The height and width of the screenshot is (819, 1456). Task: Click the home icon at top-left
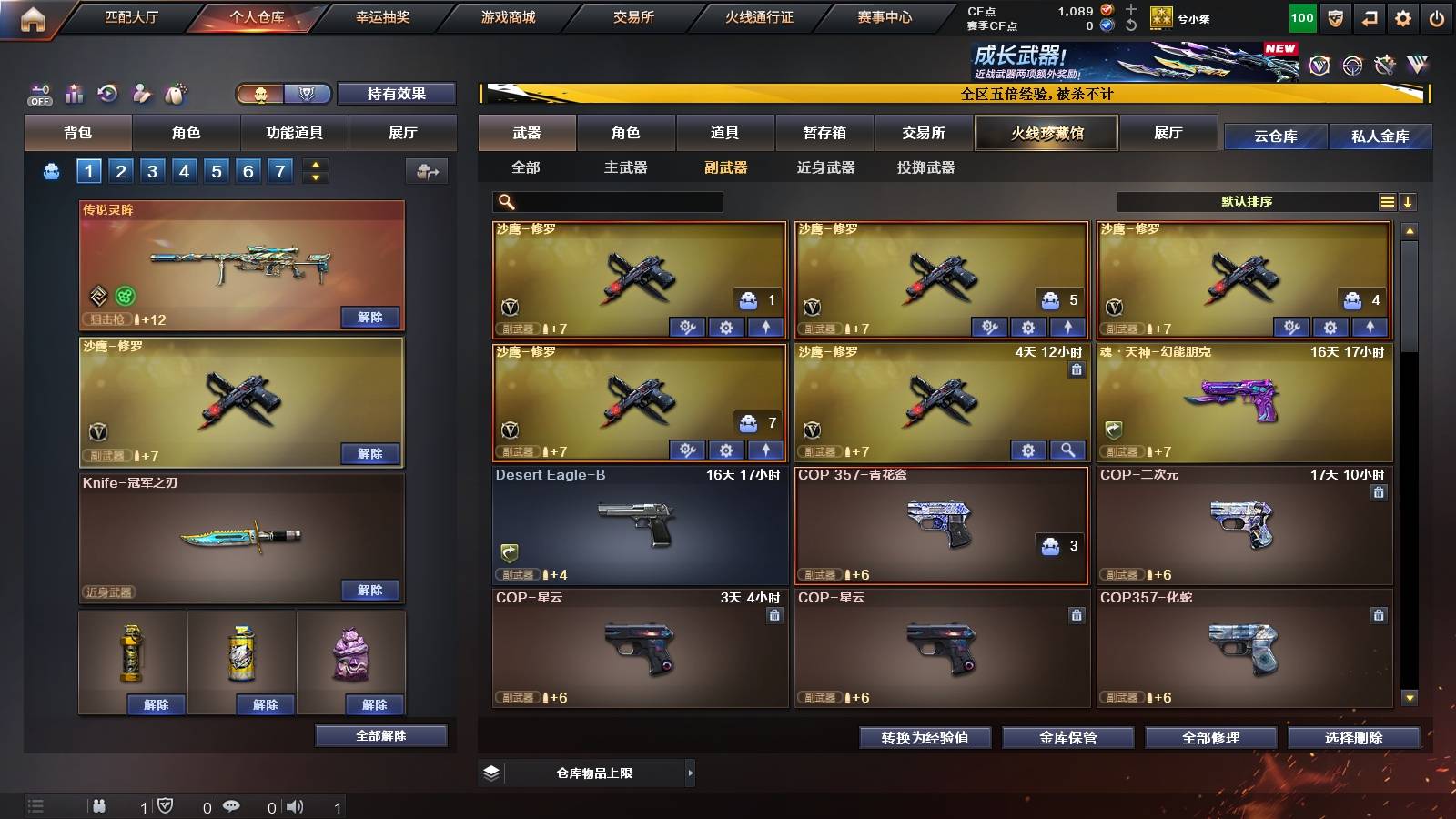34,15
